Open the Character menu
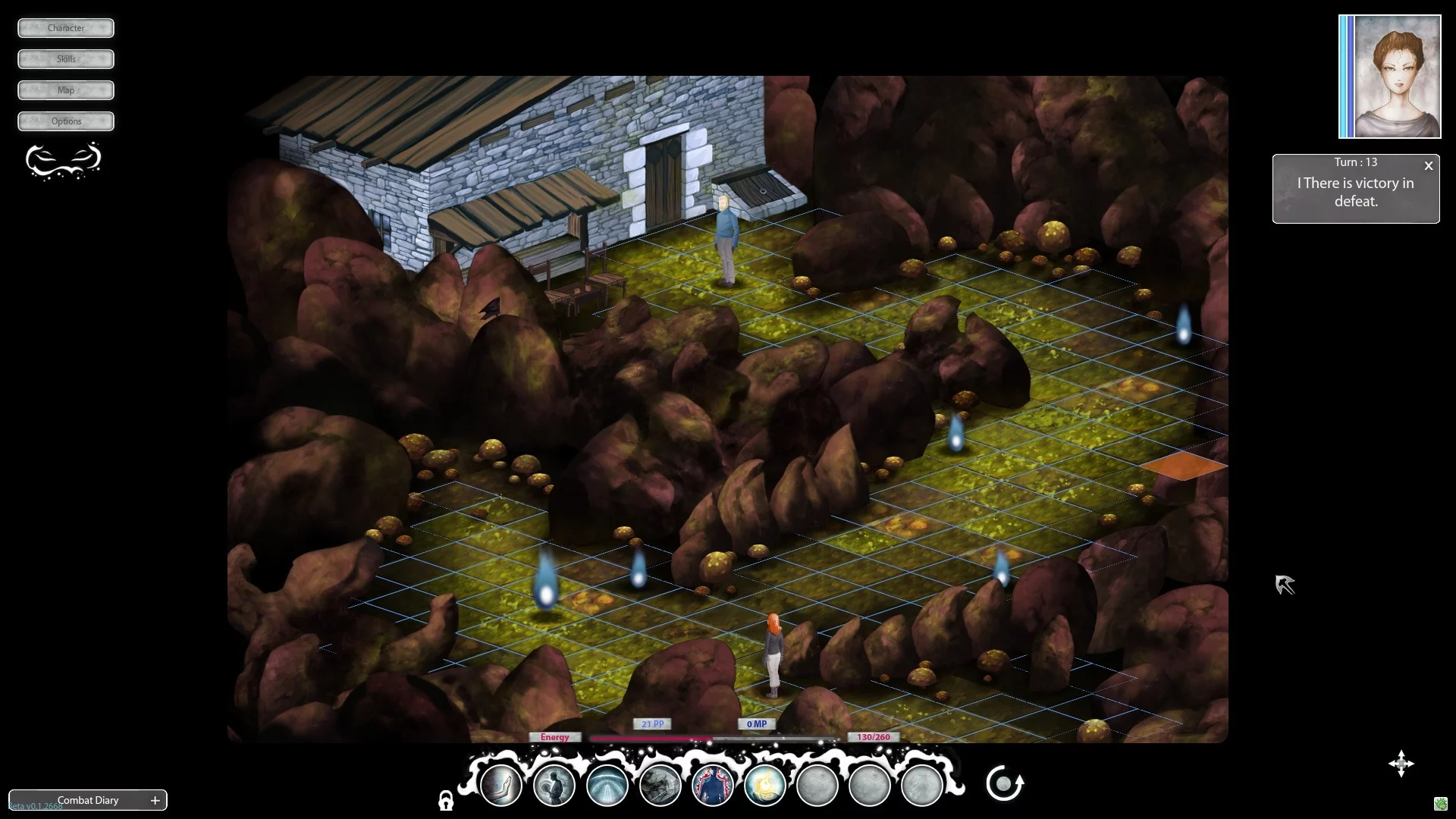 [66, 28]
